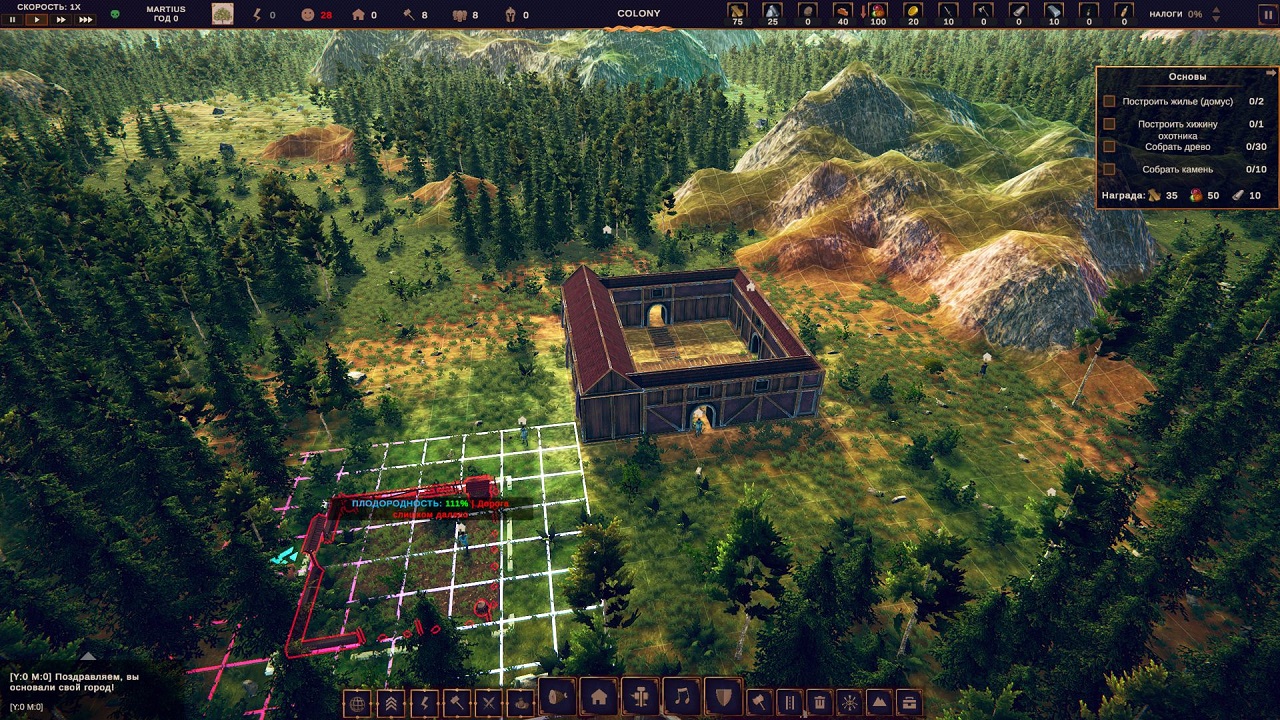The height and width of the screenshot is (720, 1280).
Task: Select the 'Собрать древо' objective entry
Action: pyautogui.click(x=1176, y=147)
